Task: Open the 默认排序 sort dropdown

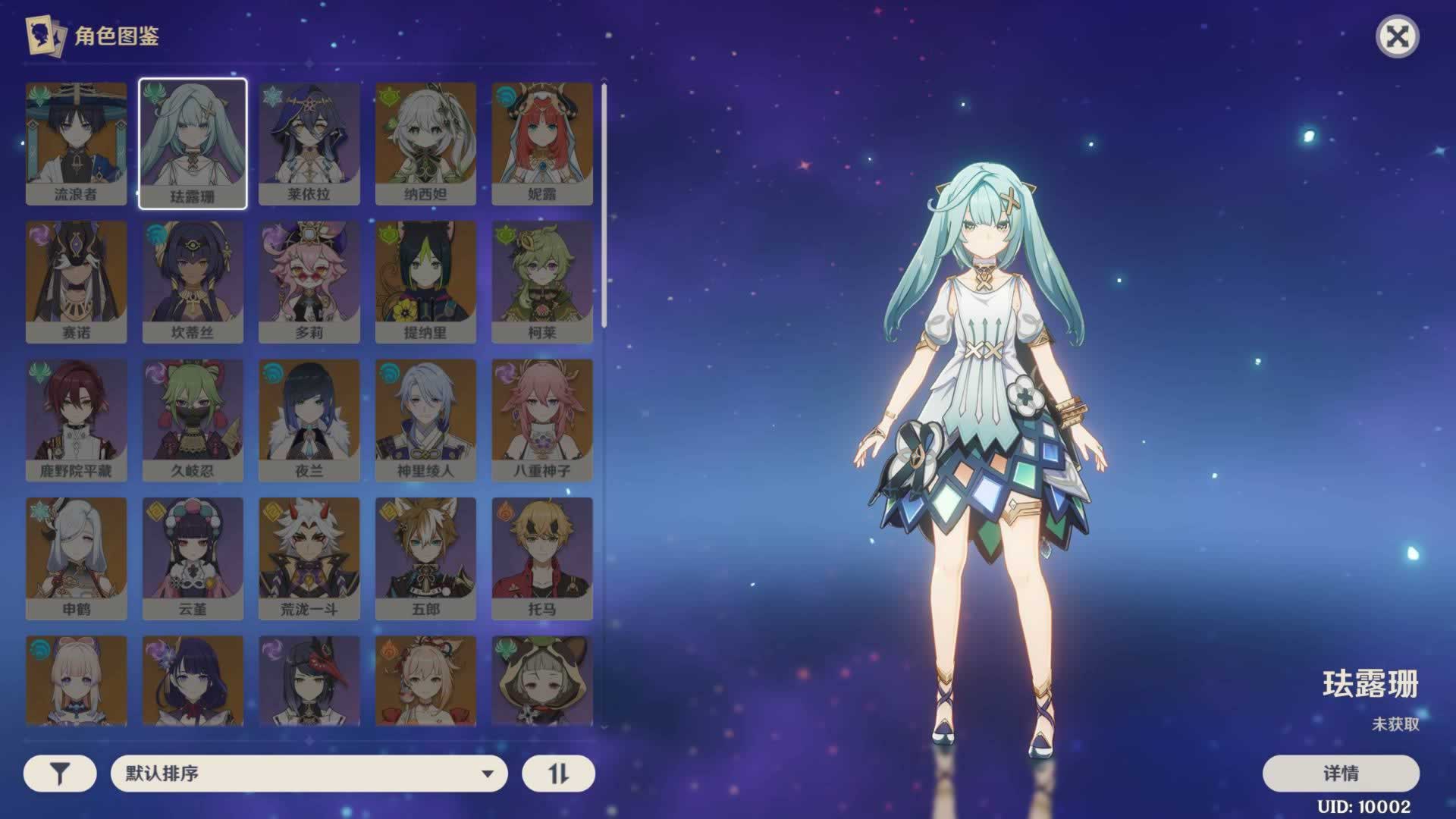Action: [x=309, y=773]
